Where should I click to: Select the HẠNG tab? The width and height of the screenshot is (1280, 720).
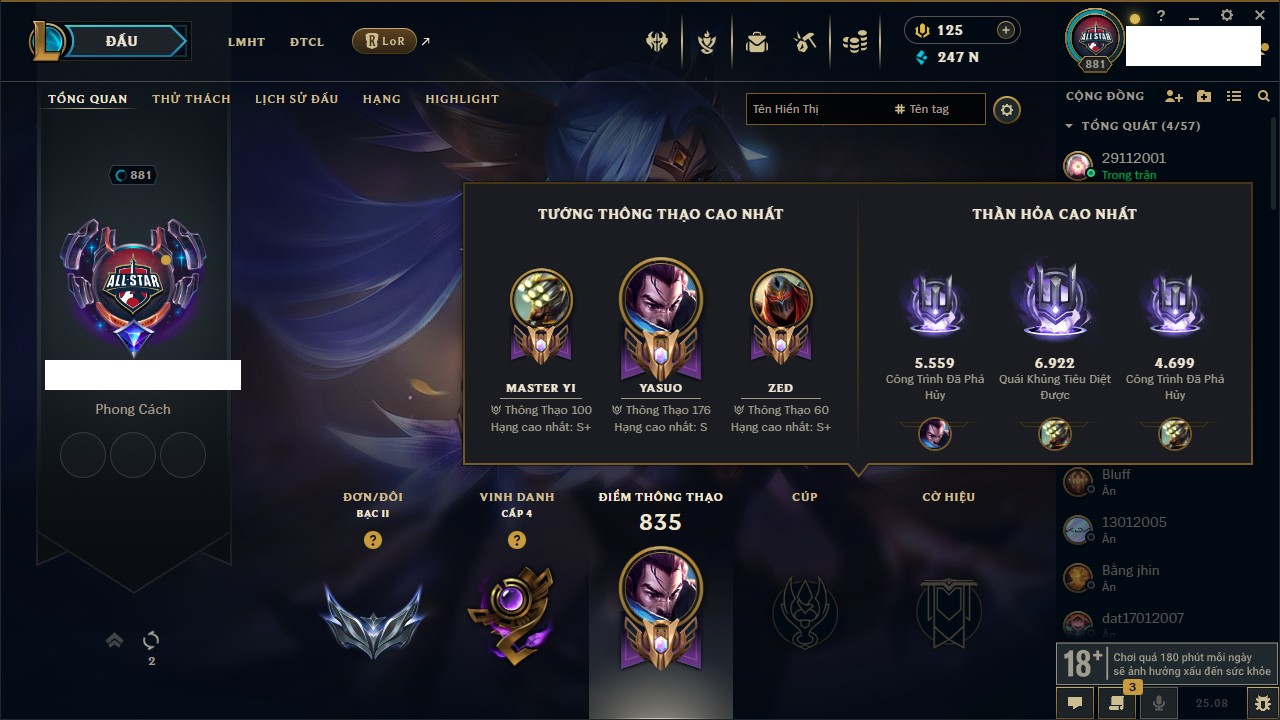coord(382,99)
